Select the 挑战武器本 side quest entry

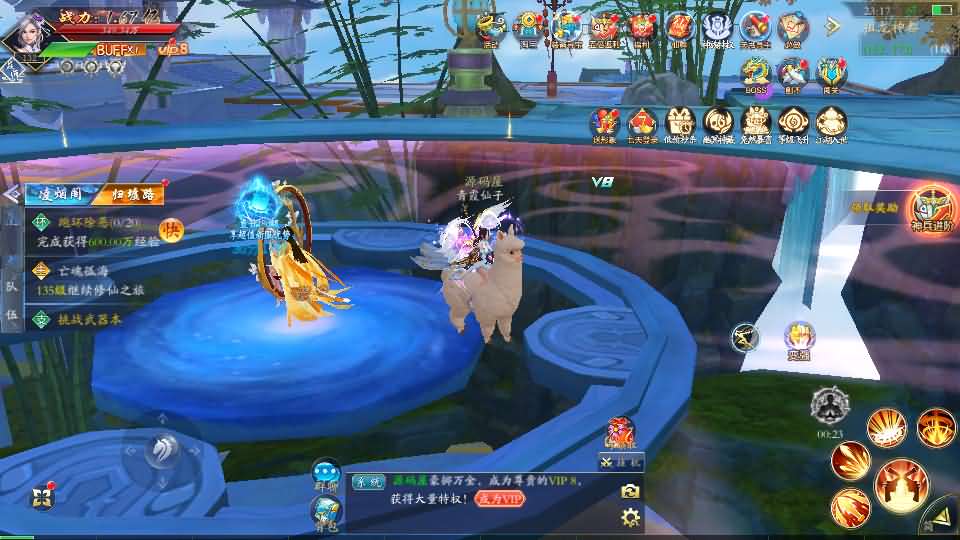[x=80, y=319]
